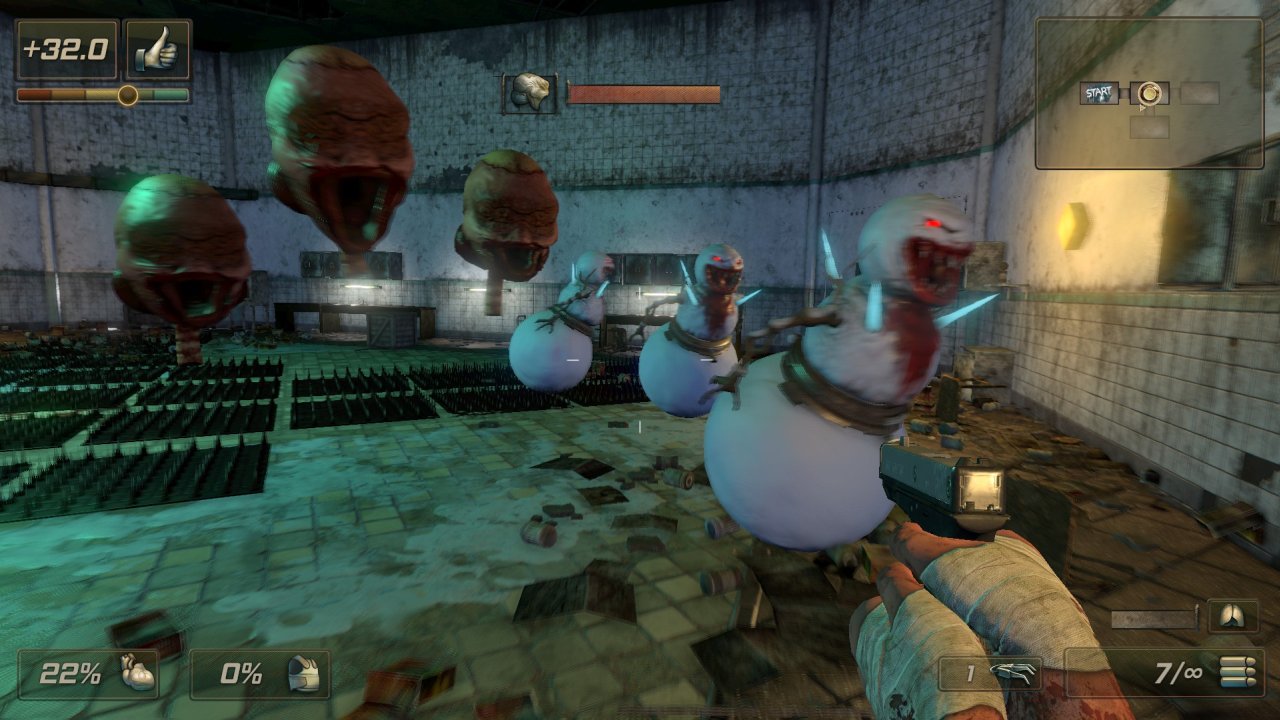Select the current room marker on minimap
Image resolution: width=1280 pixels, height=720 pixels.
pyautogui.click(x=1150, y=93)
